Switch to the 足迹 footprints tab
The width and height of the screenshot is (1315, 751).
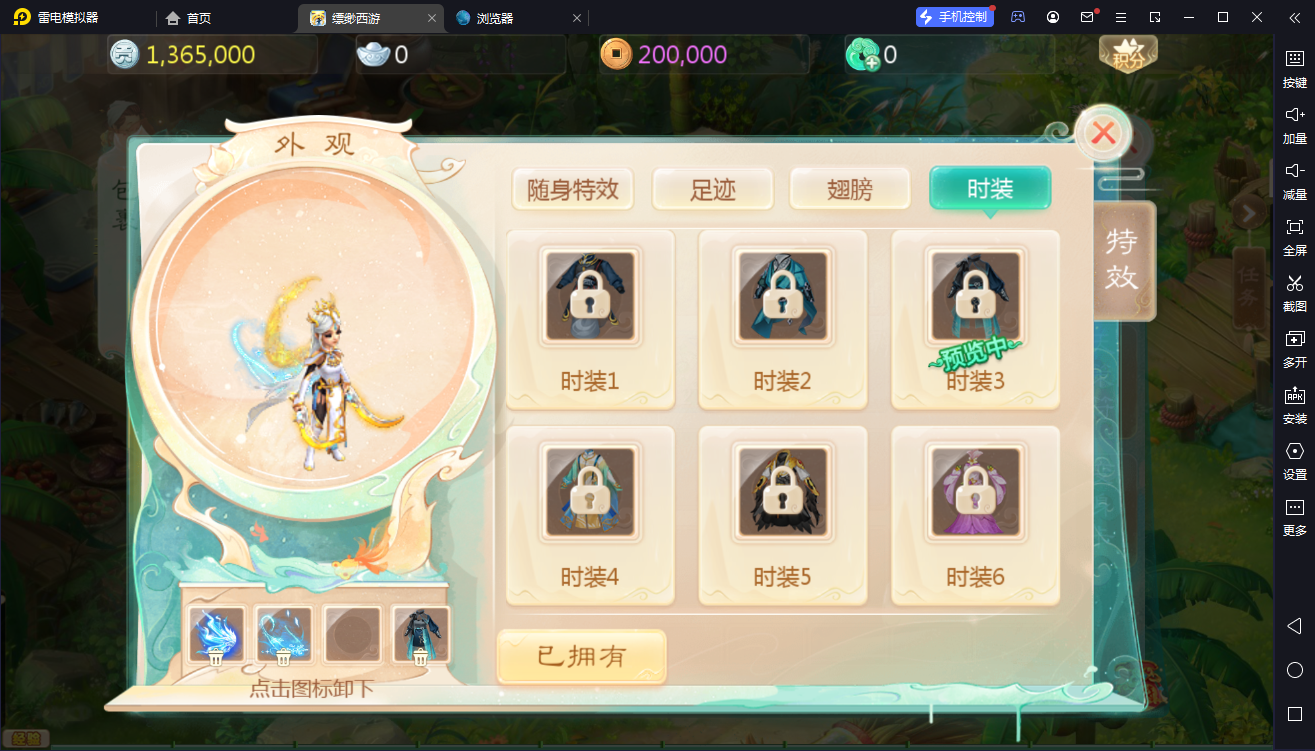tap(713, 188)
